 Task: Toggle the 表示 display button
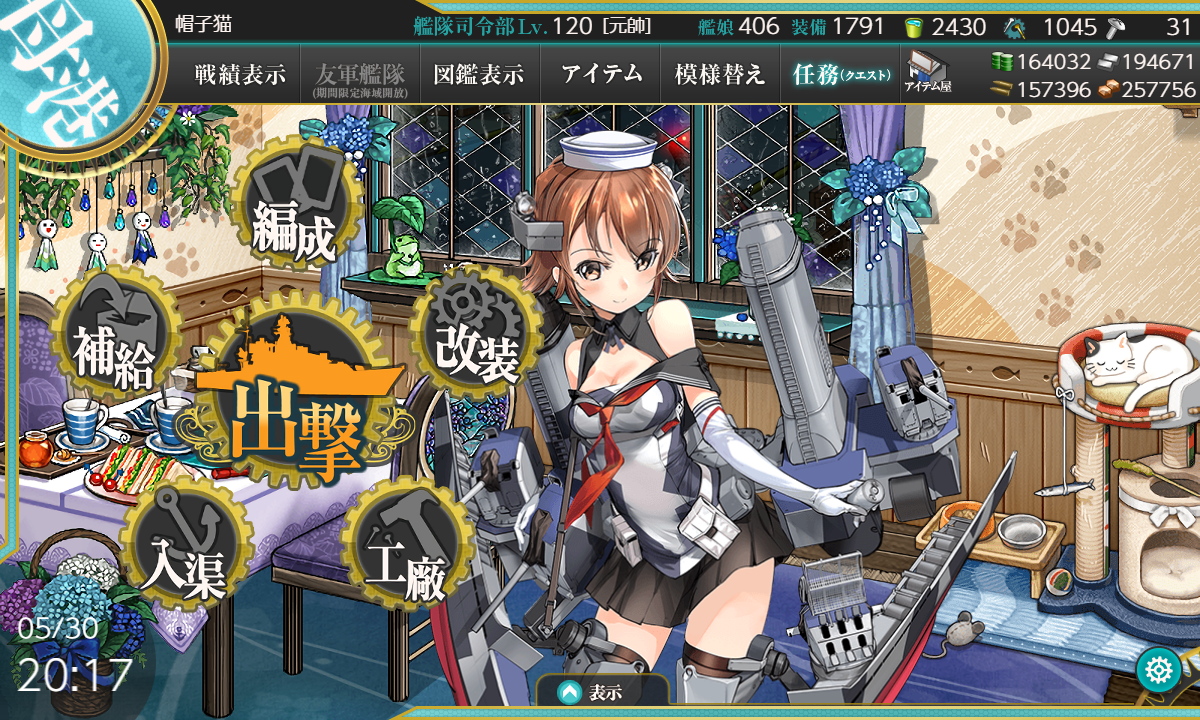(x=602, y=692)
